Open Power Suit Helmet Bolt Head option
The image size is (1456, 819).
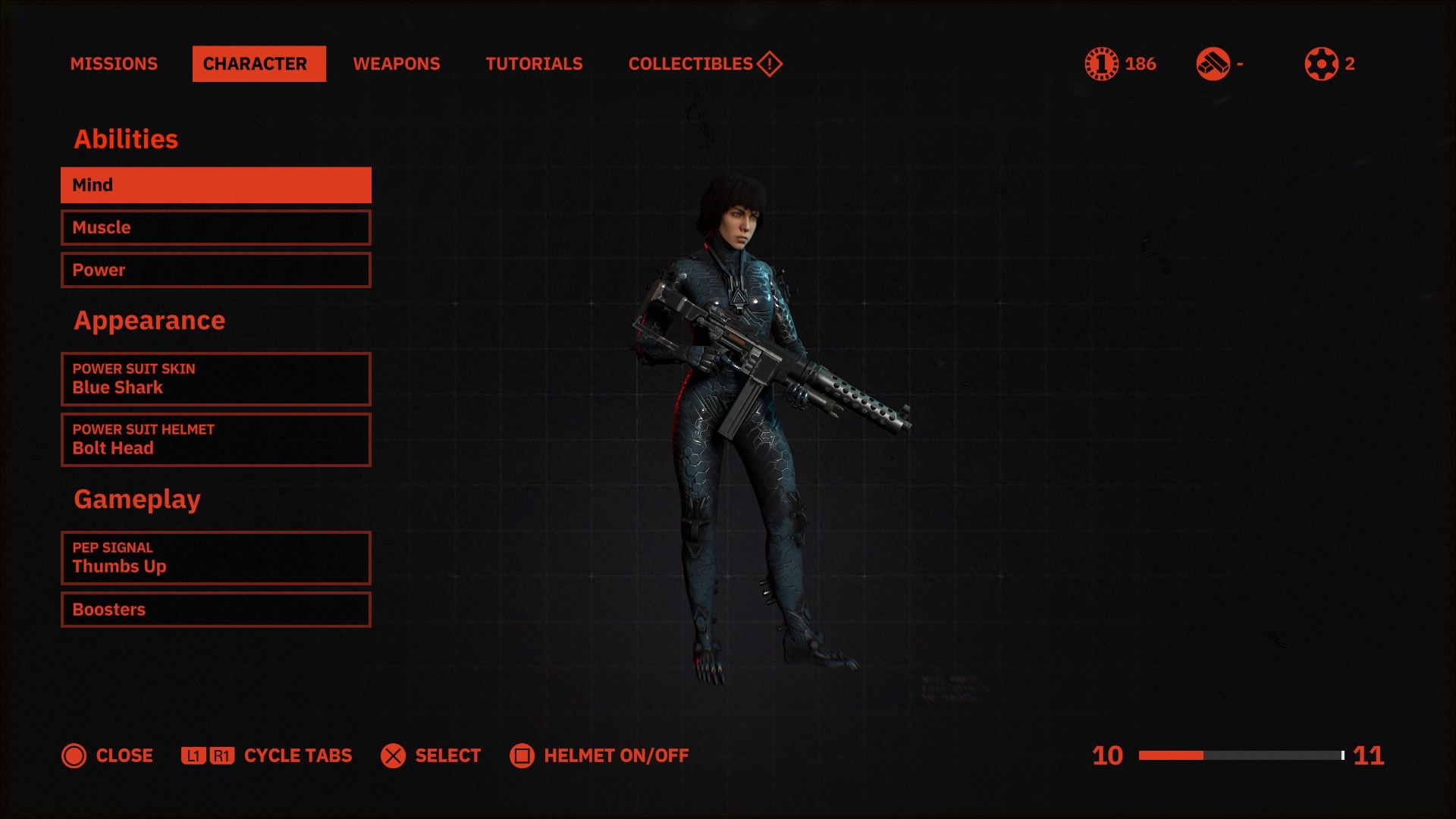pos(215,440)
